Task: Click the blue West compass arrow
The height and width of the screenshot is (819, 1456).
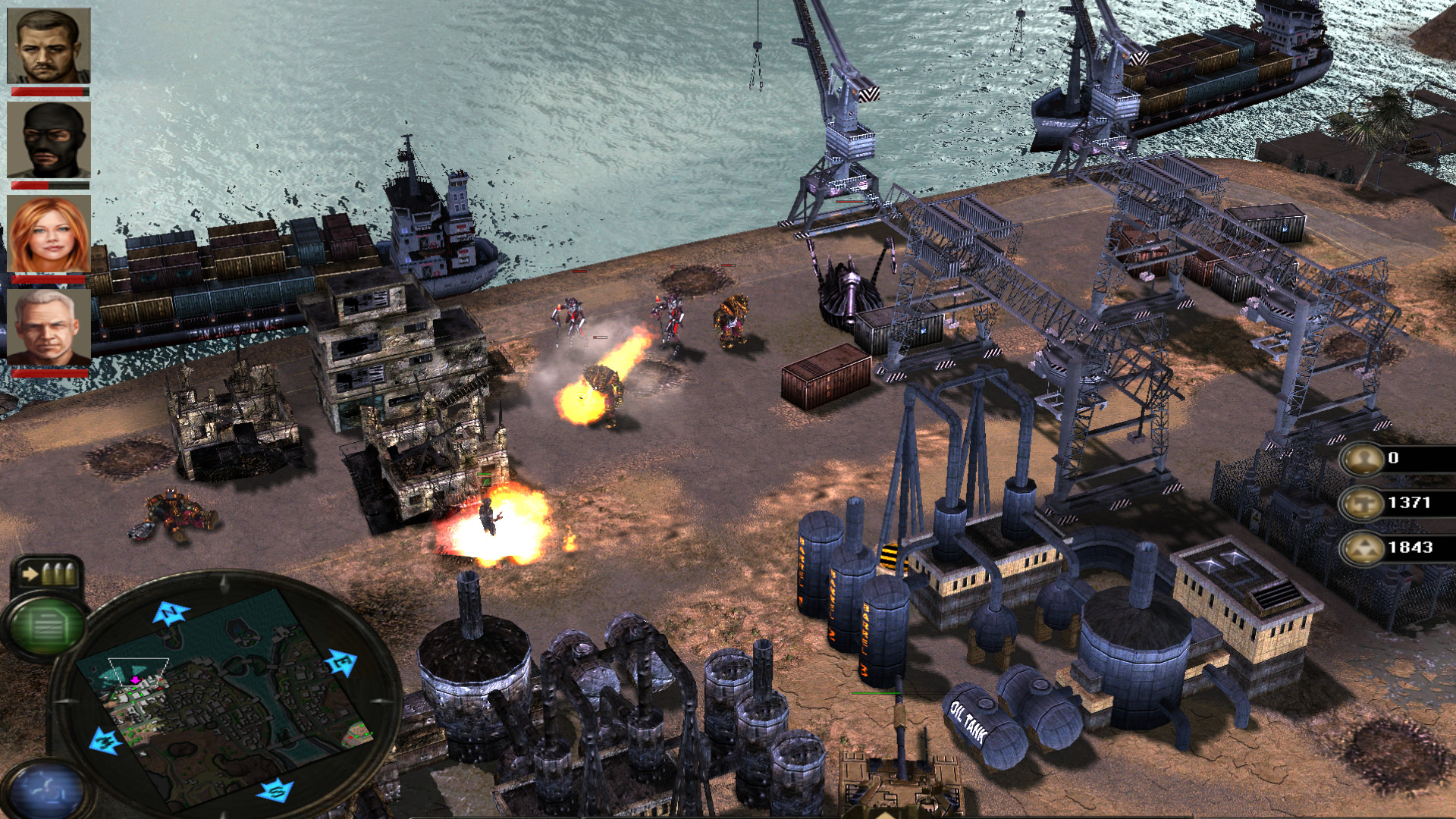Action: [105, 741]
